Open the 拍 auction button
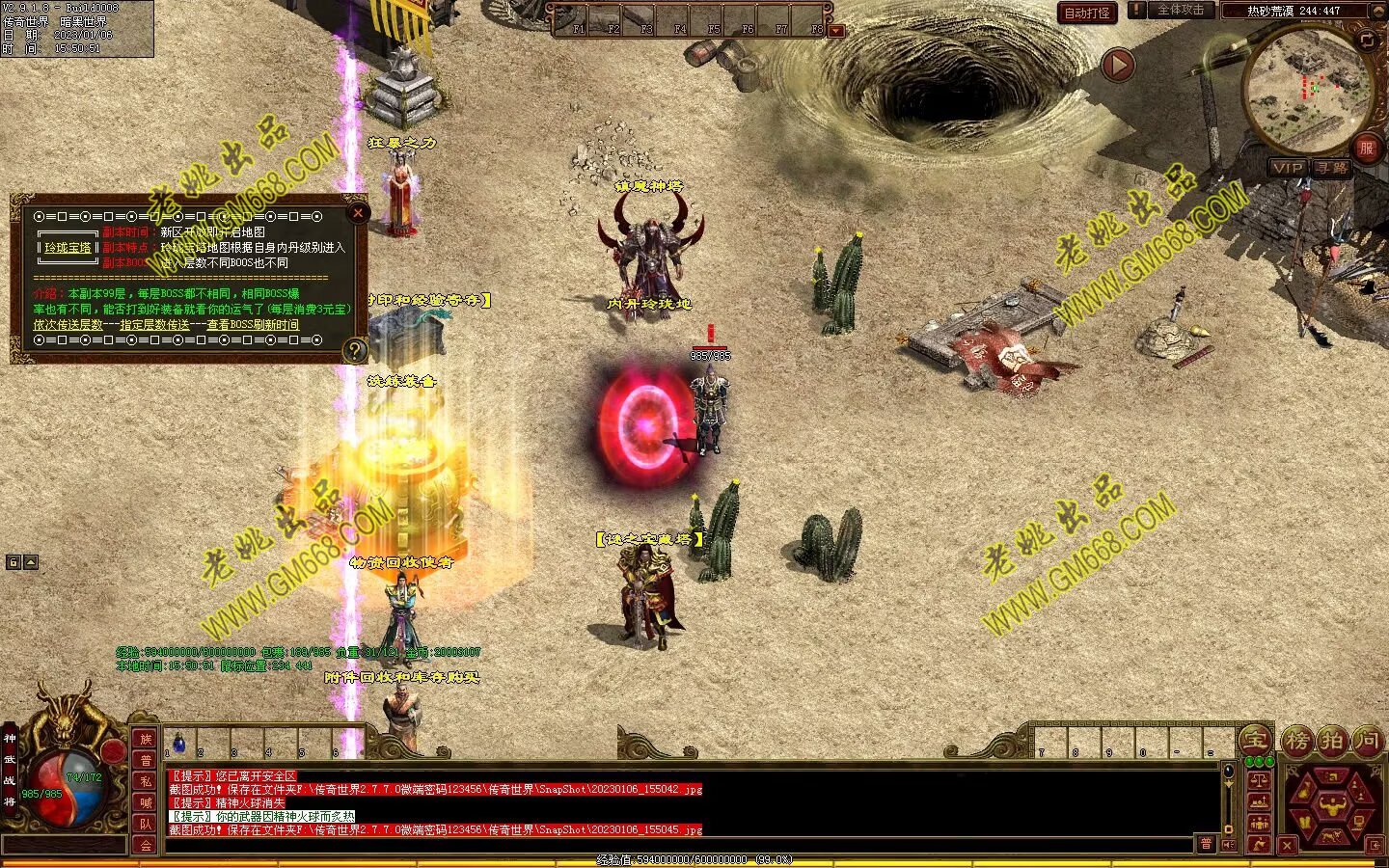 click(x=1332, y=741)
